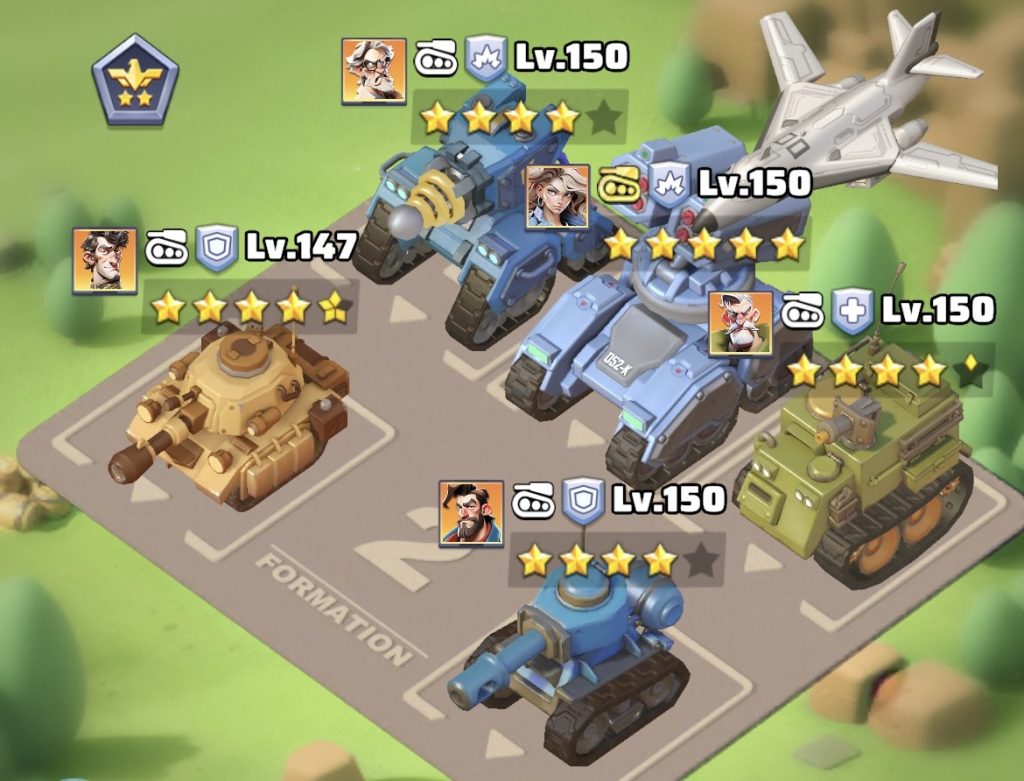Choose the white-capped woman hero portrait

[740, 323]
